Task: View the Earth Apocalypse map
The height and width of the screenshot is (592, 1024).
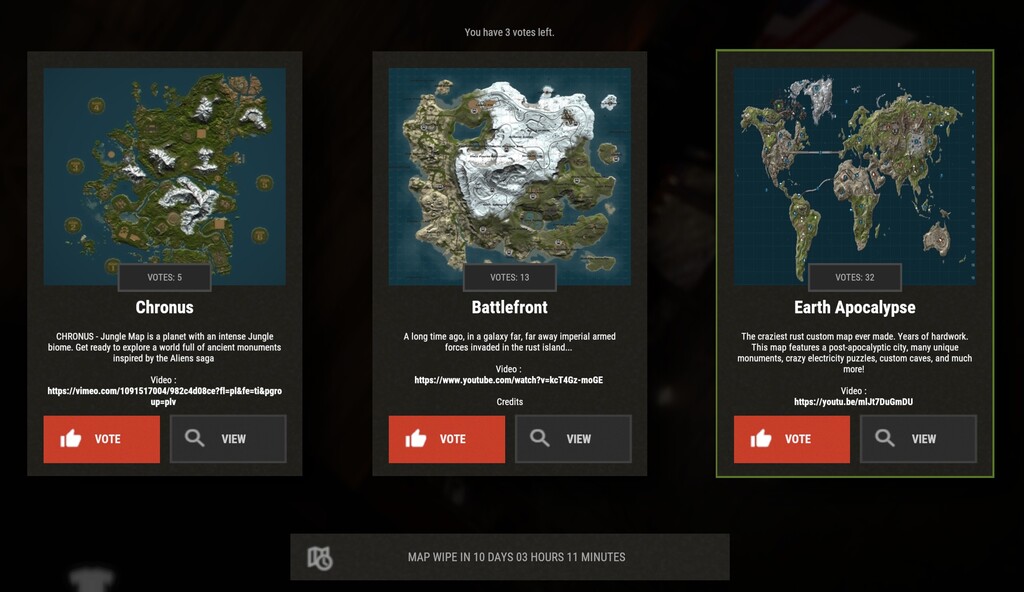Action: tap(918, 439)
